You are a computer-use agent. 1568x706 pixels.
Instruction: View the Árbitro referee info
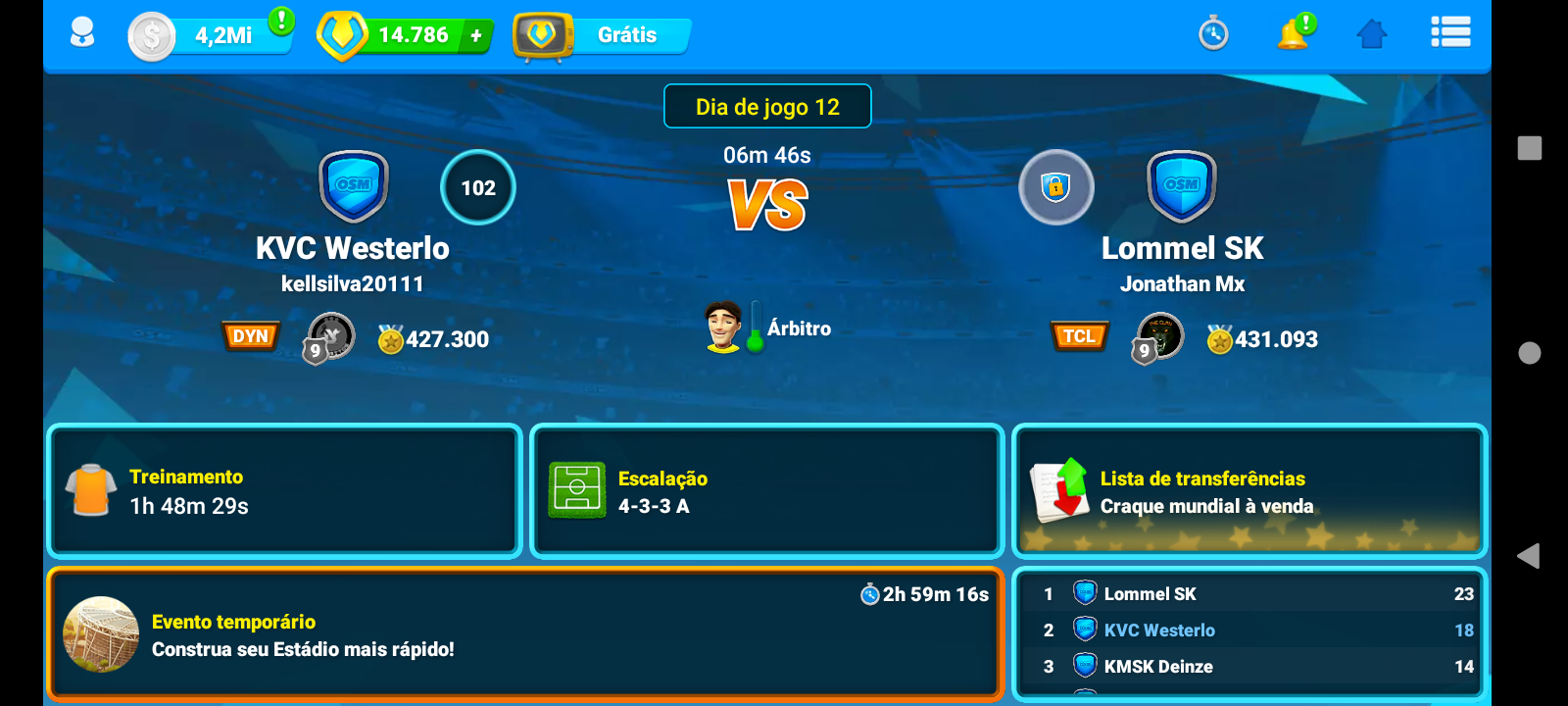click(769, 328)
